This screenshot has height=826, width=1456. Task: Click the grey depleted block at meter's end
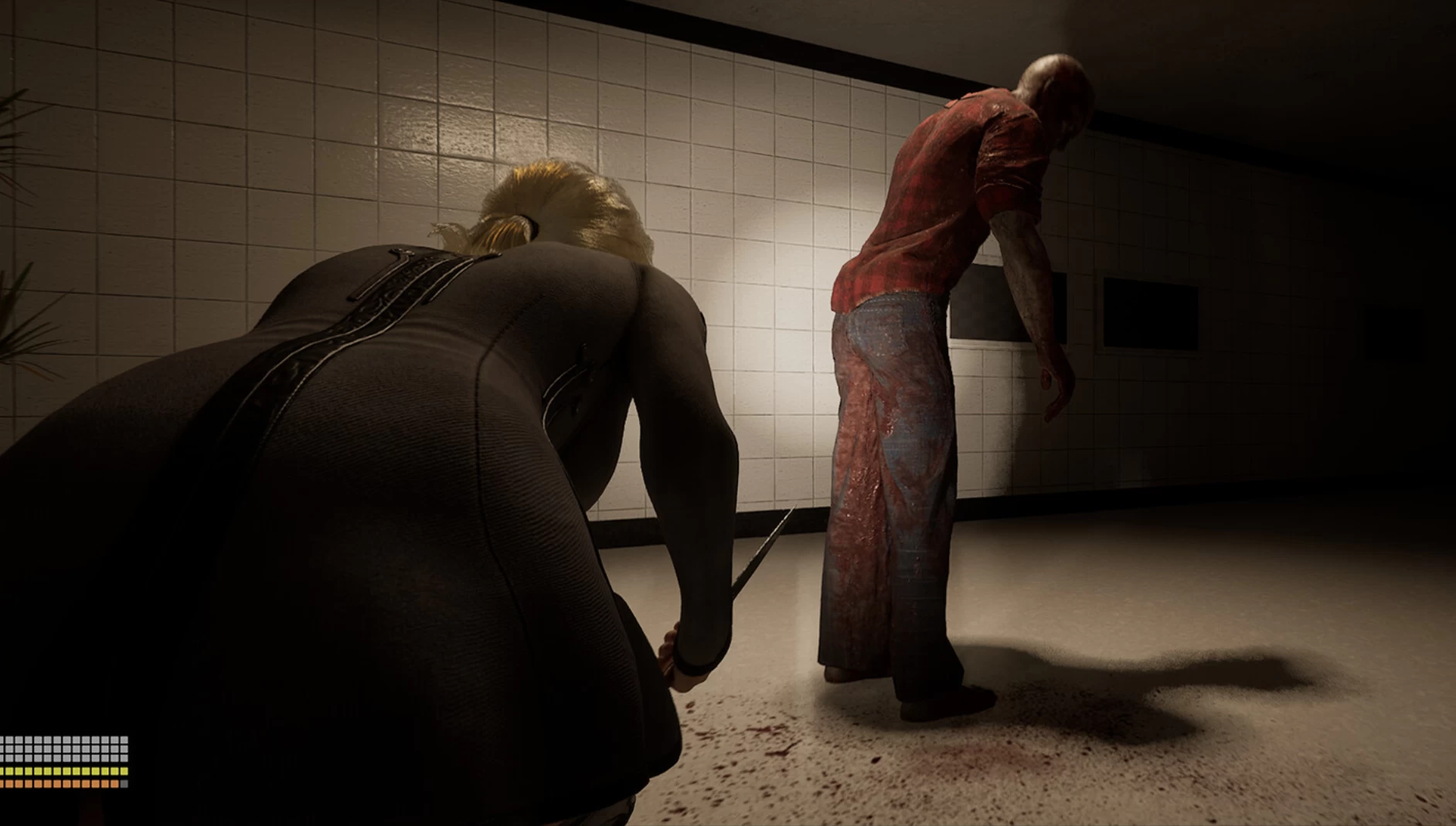pyautogui.click(x=124, y=784)
